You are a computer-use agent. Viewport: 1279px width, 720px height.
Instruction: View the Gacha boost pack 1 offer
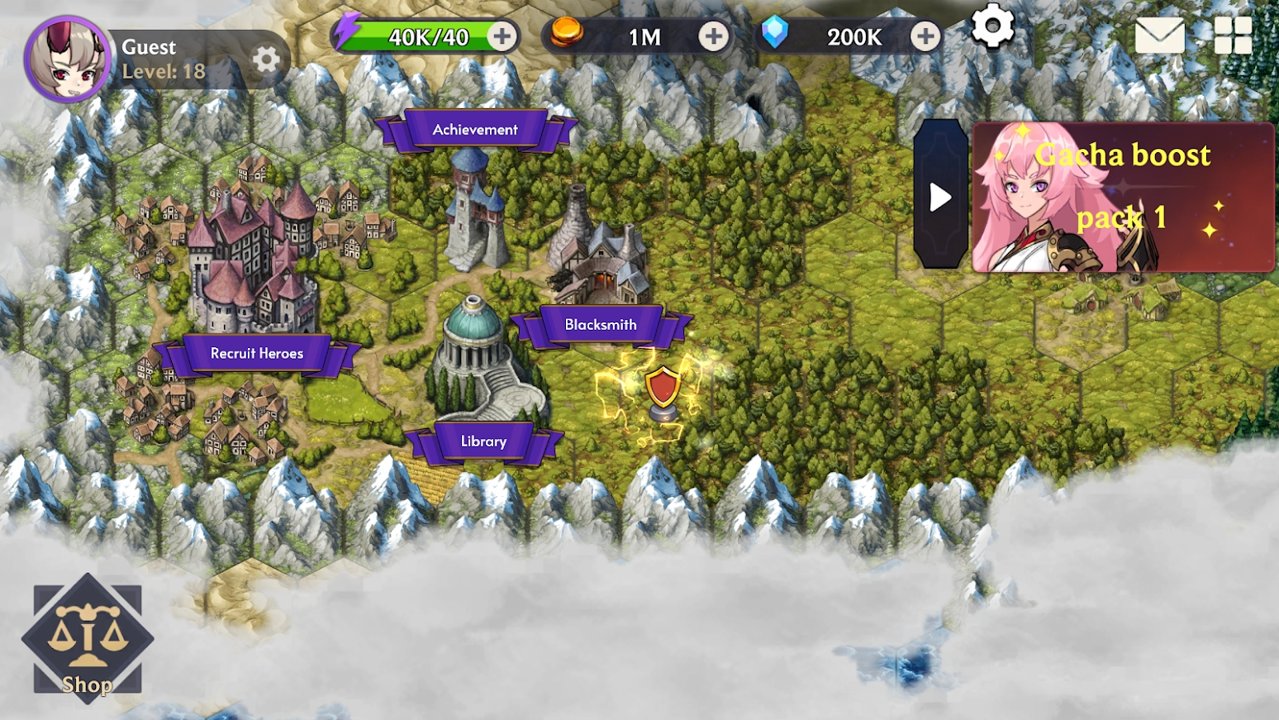[1122, 198]
